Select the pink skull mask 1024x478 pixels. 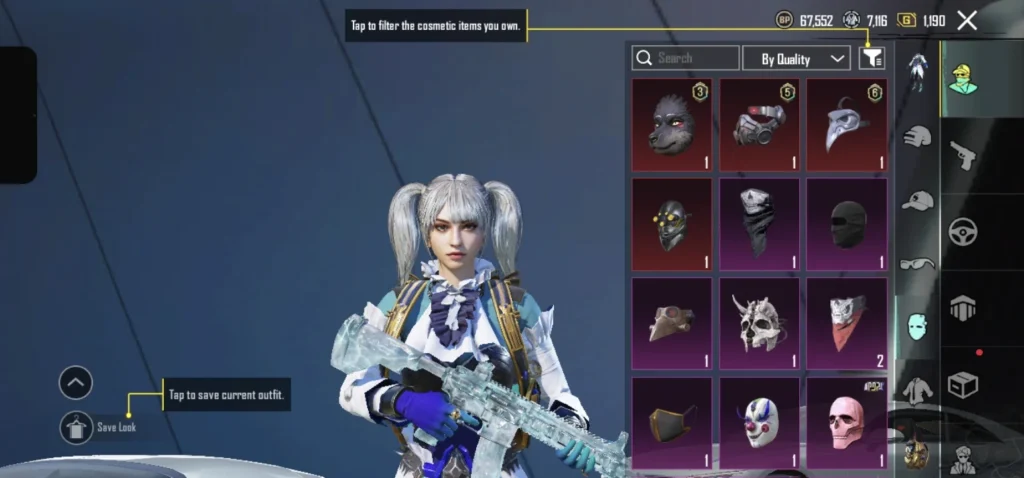coord(847,422)
